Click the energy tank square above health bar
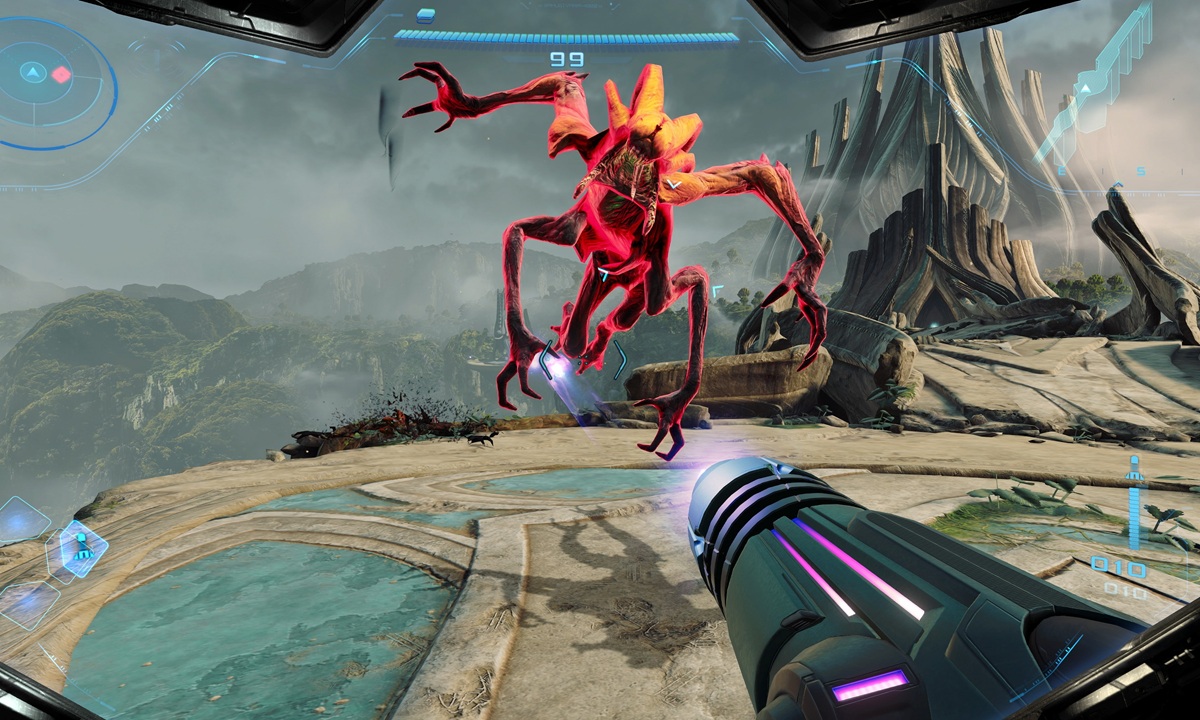 pos(426,15)
